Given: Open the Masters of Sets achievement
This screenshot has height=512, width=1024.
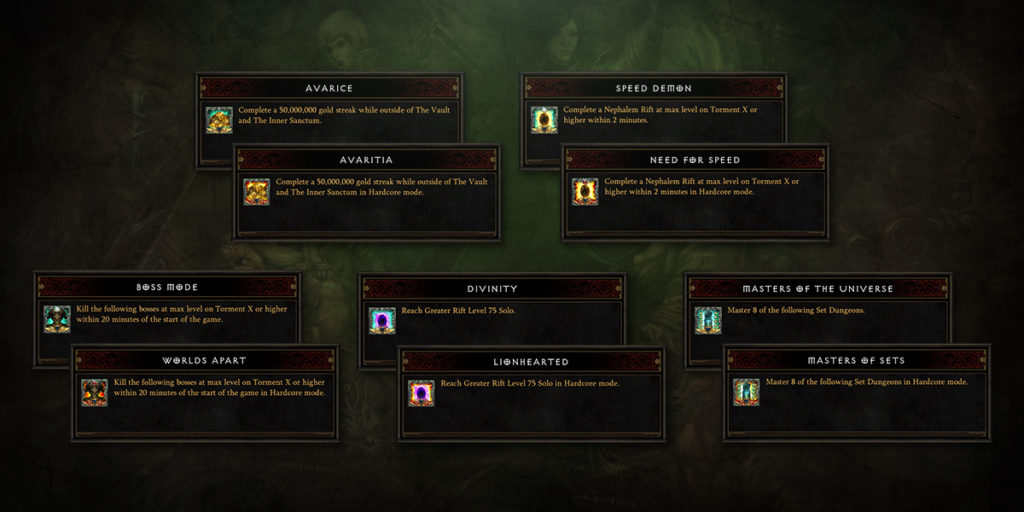Looking at the screenshot, I should 857,360.
